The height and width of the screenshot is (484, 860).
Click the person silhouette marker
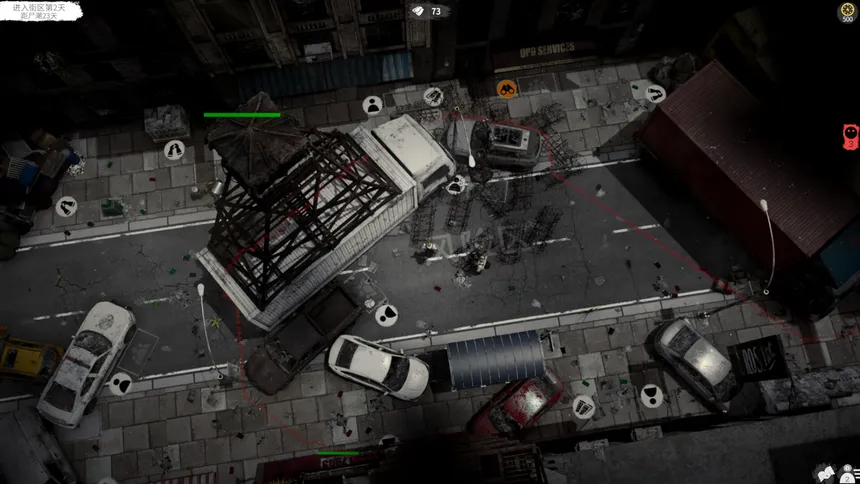click(372, 104)
